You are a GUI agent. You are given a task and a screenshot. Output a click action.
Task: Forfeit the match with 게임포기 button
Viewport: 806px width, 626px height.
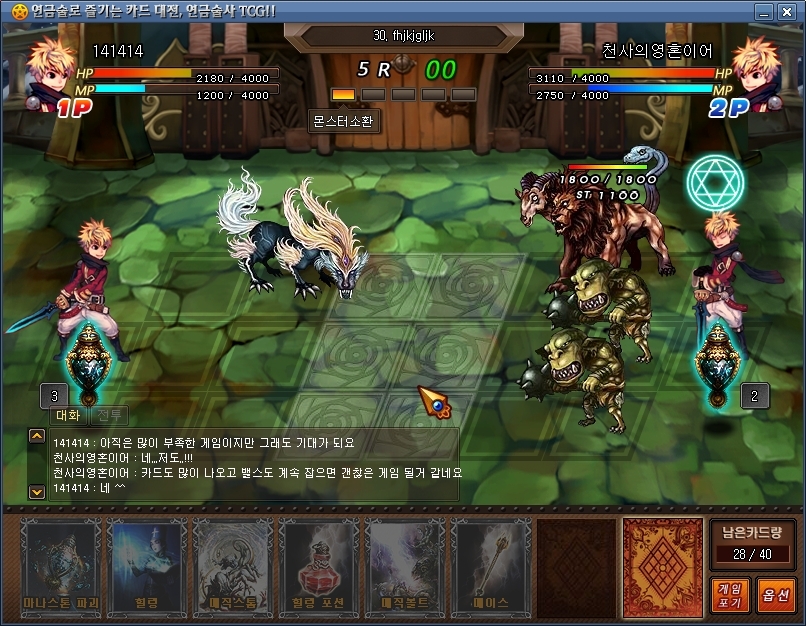[727, 595]
